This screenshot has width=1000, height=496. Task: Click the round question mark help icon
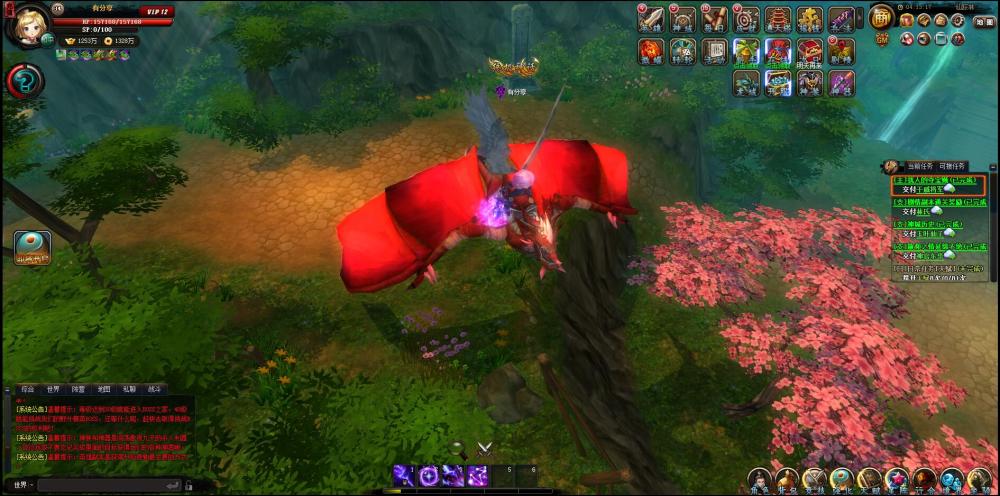(x=24, y=81)
